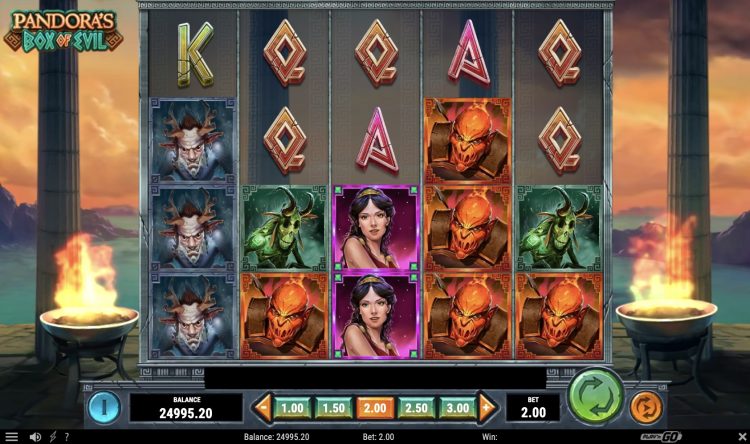
Task: Pick the 2.00 bet value
Action: tap(375, 408)
